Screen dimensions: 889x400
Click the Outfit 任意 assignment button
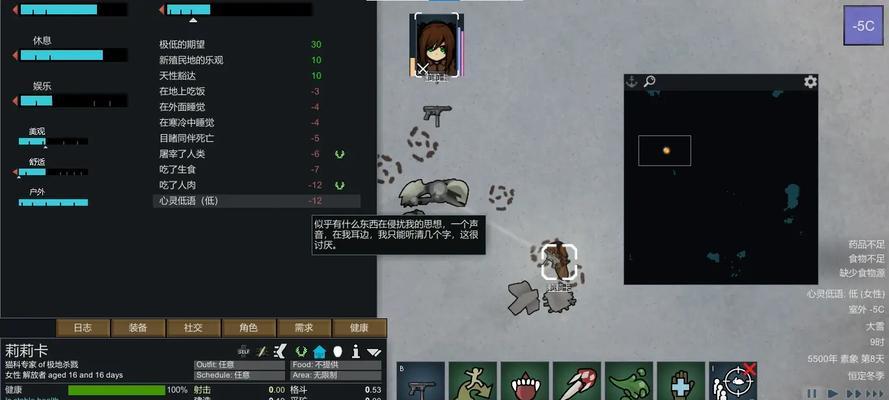pos(240,364)
